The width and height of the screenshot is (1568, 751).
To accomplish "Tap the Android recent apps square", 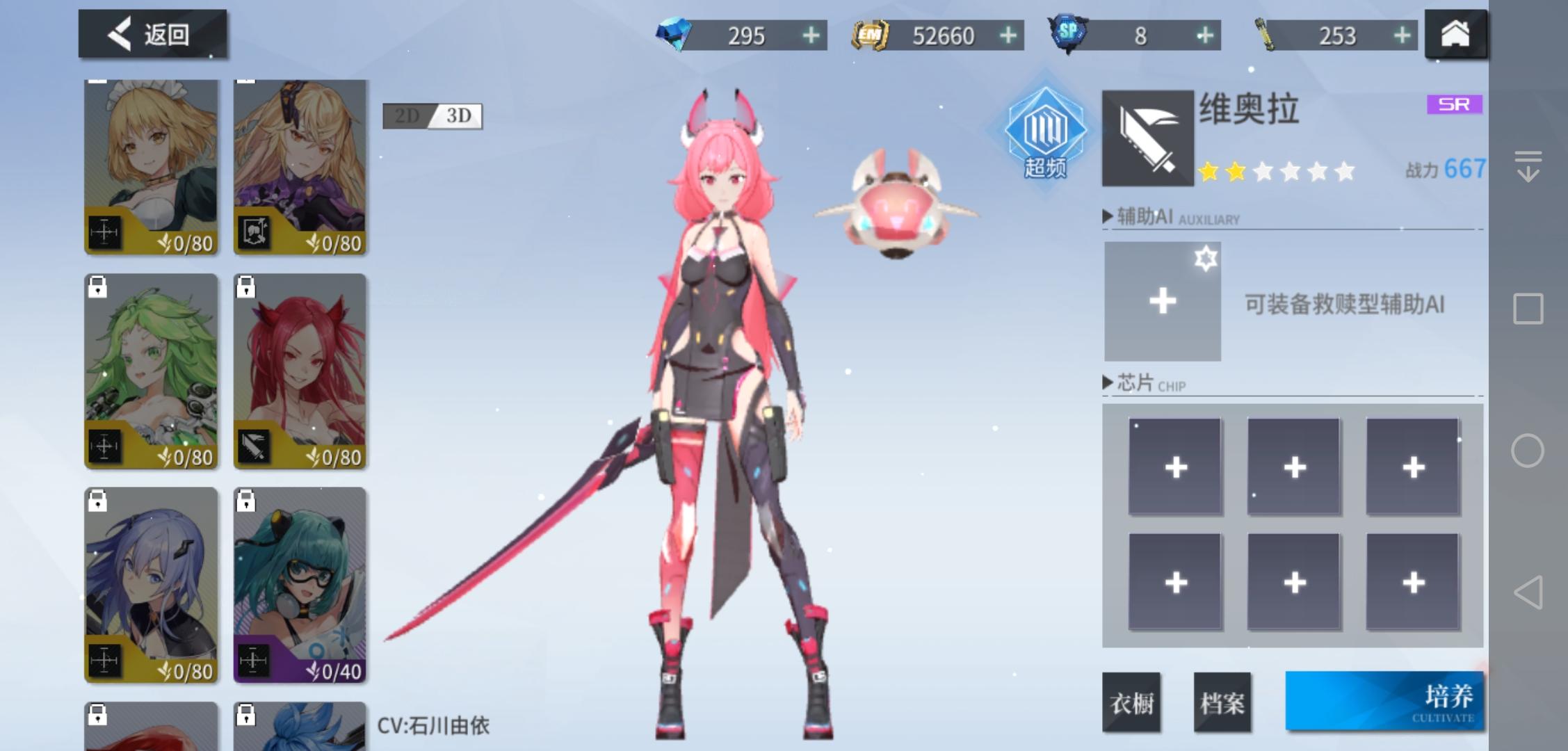I will 1528,309.
